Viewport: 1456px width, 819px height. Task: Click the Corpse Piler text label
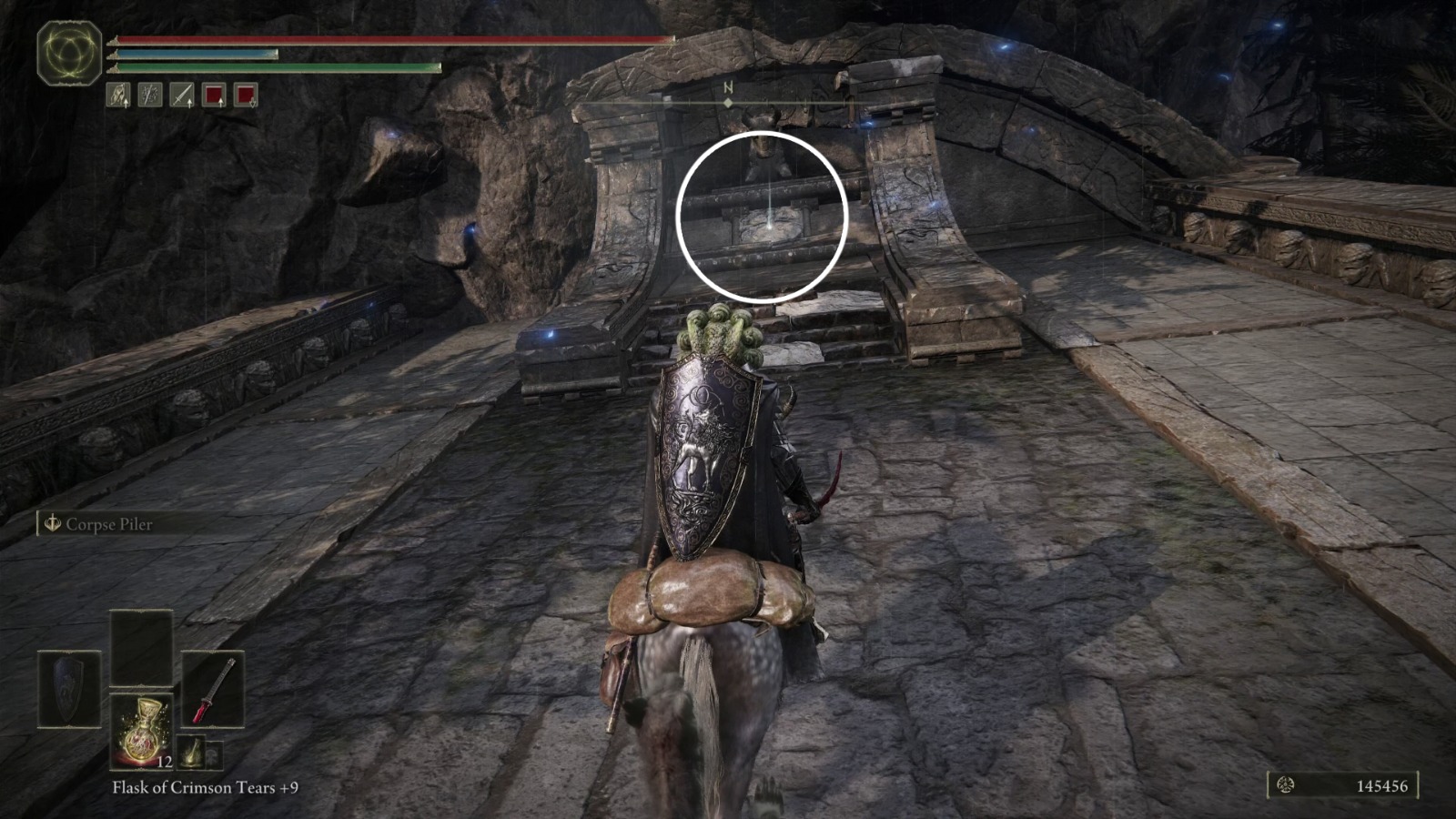pos(107,524)
